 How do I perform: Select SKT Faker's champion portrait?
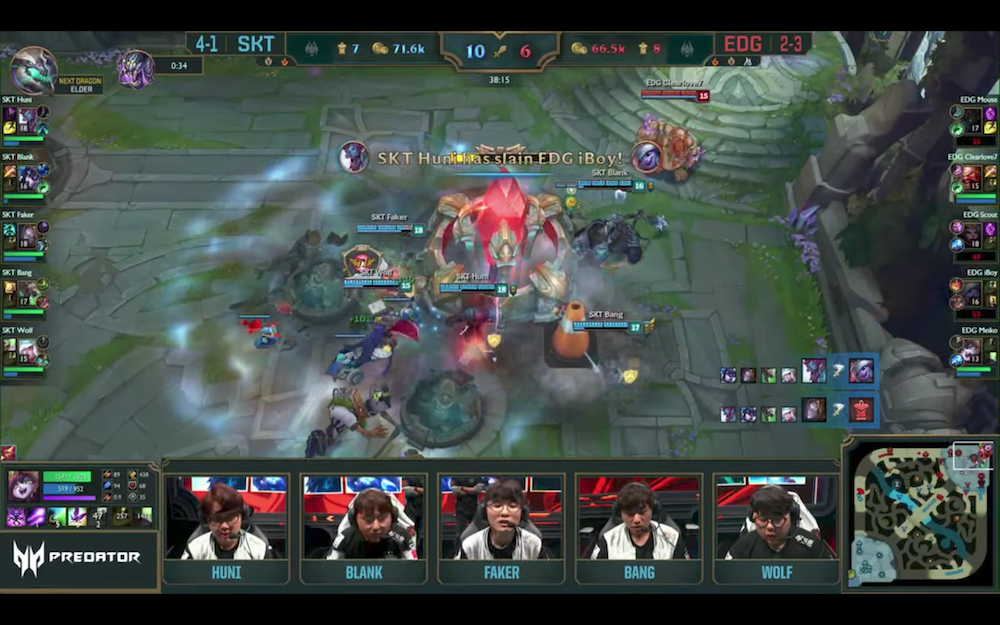point(27,236)
